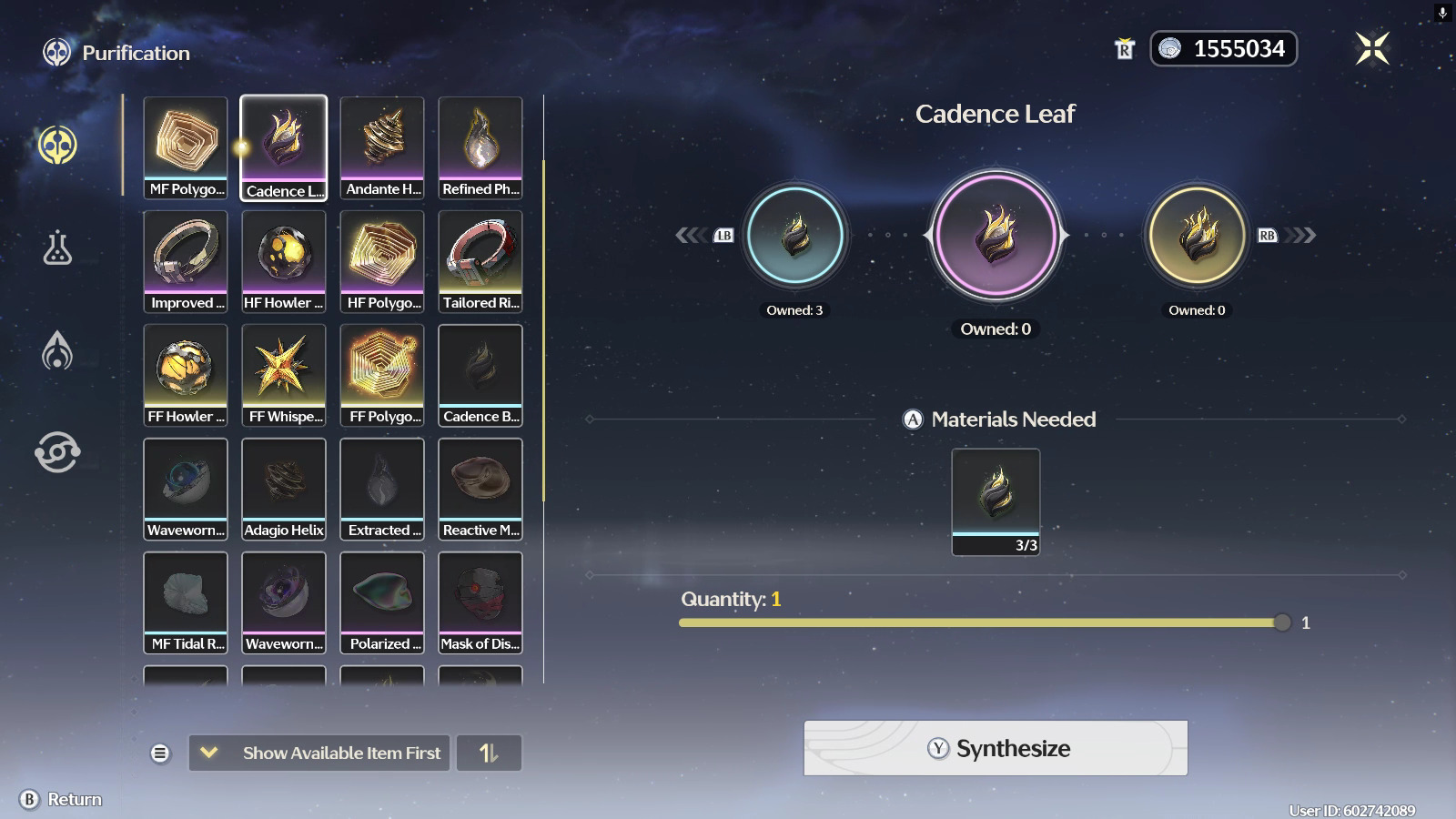Close the Purification screen
Screen dimensions: 1456x819
tap(1371, 48)
